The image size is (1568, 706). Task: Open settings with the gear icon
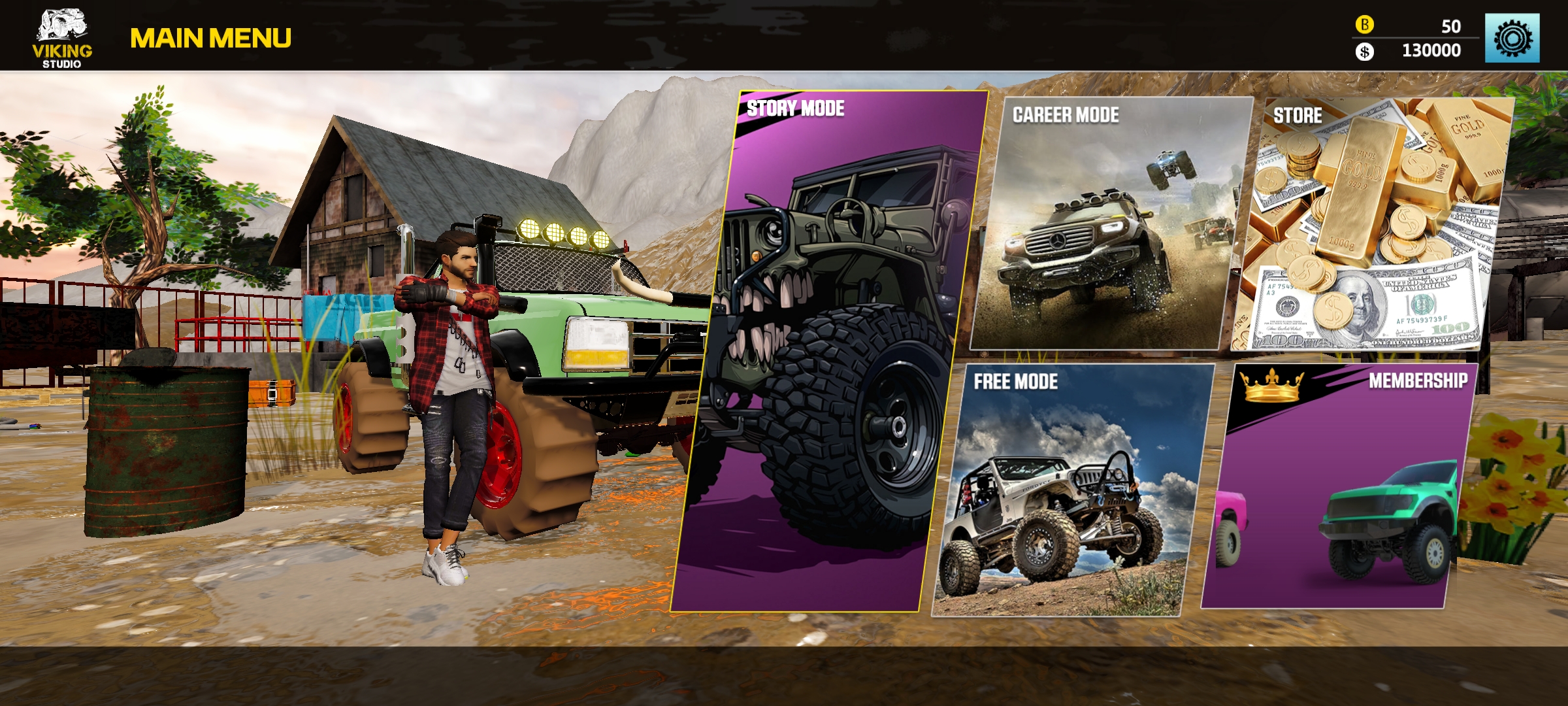click(x=1512, y=39)
